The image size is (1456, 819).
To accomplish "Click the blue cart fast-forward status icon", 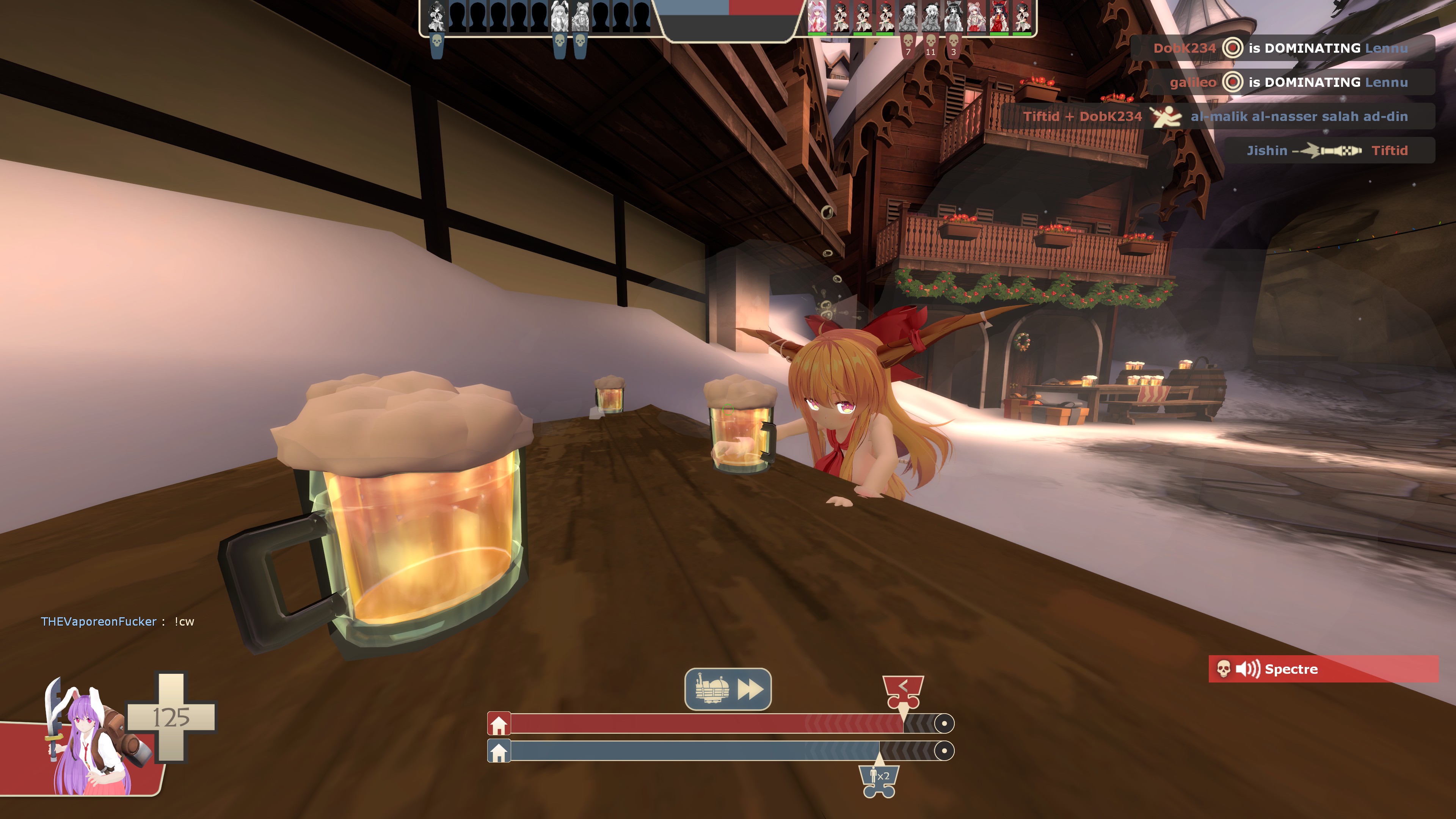I will (728, 689).
